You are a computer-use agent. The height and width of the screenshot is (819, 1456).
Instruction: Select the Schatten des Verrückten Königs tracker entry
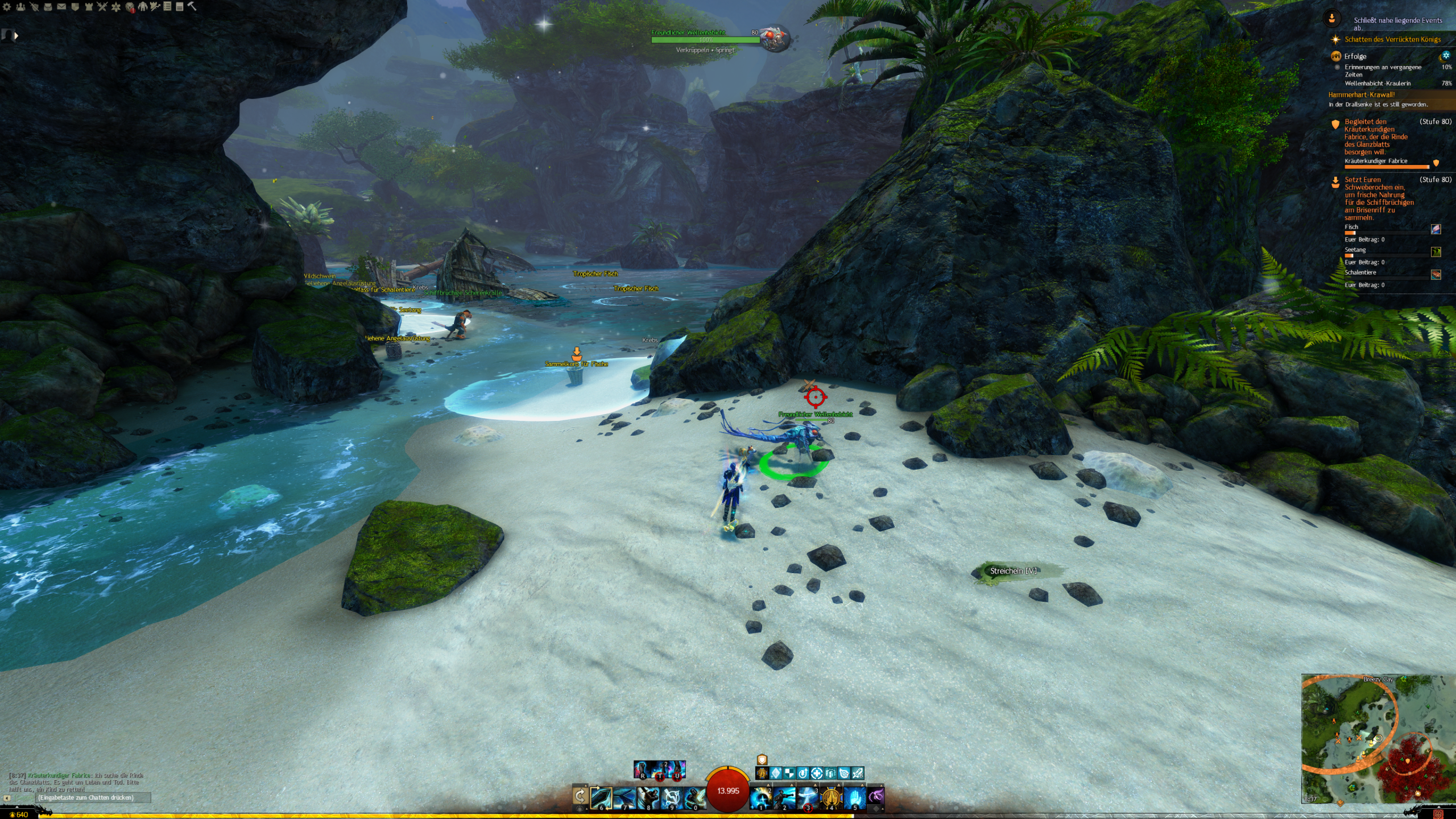(1392, 39)
